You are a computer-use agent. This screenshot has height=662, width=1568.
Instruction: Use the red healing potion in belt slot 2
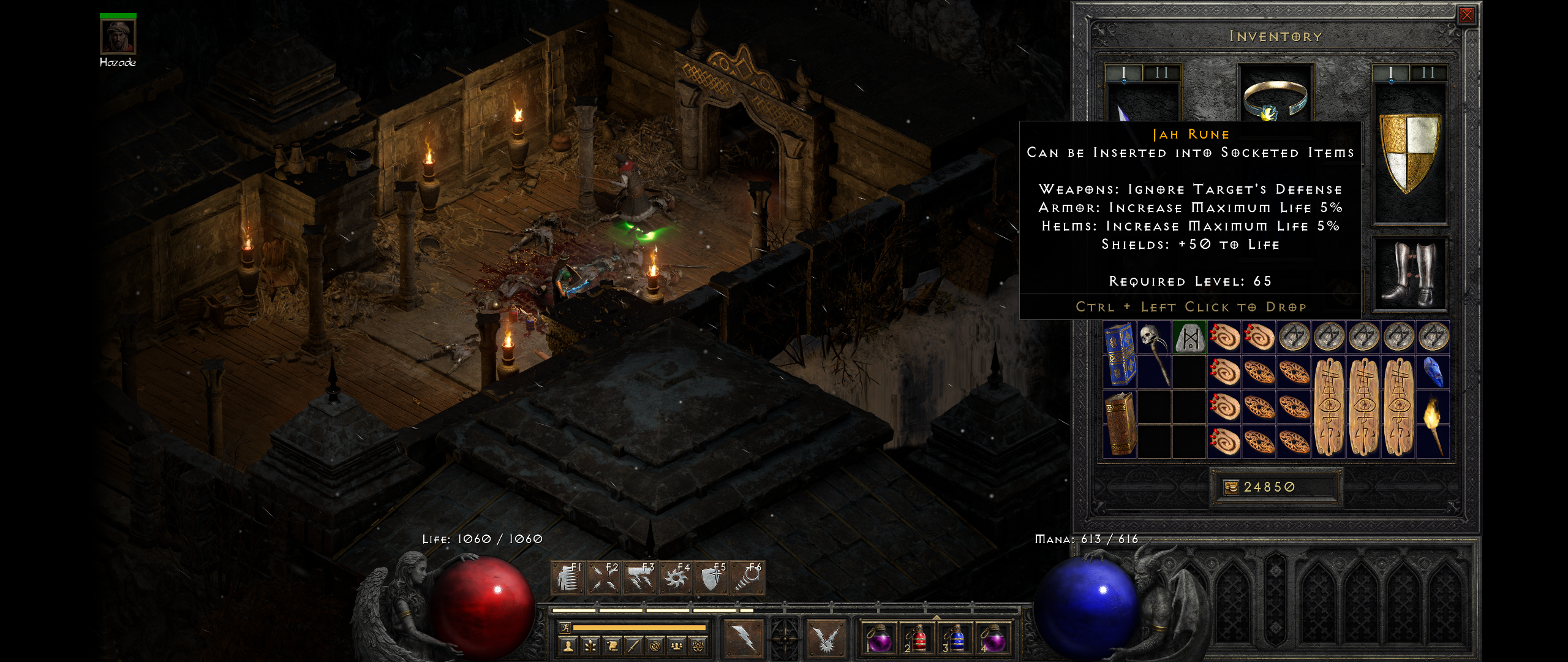[916, 639]
